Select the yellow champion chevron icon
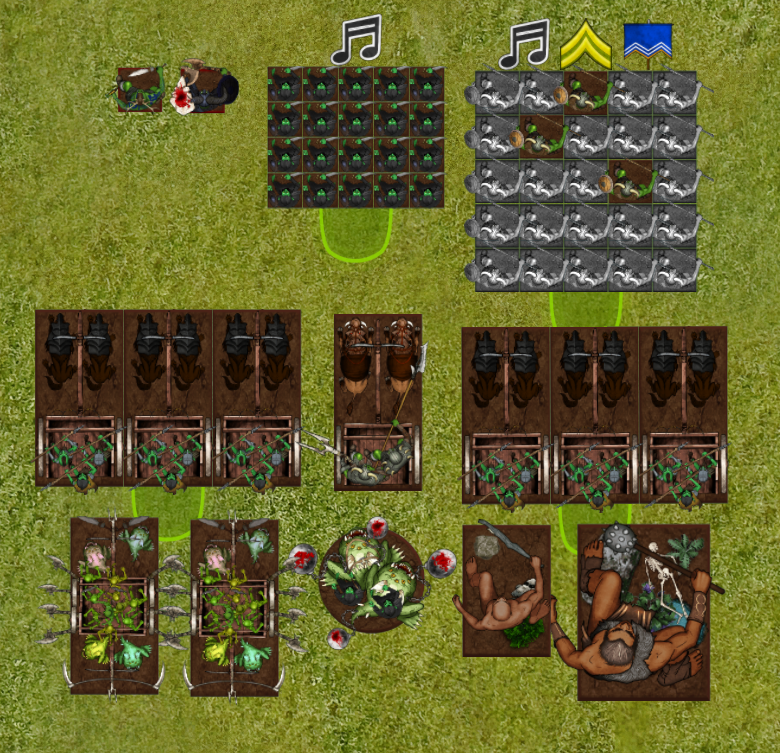The height and width of the screenshot is (753, 780). click(586, 45)
